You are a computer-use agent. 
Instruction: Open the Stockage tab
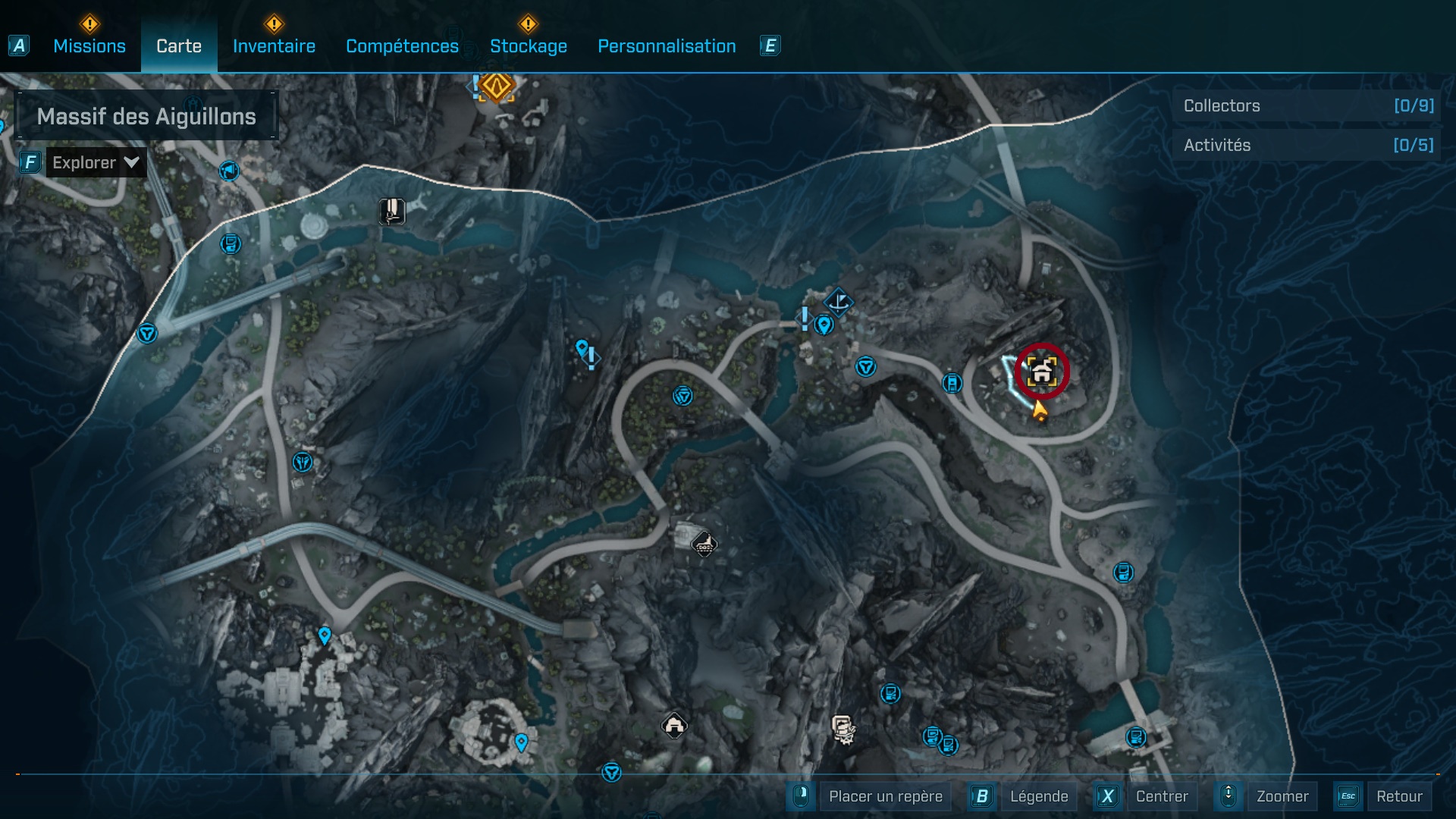click(528, 46)
